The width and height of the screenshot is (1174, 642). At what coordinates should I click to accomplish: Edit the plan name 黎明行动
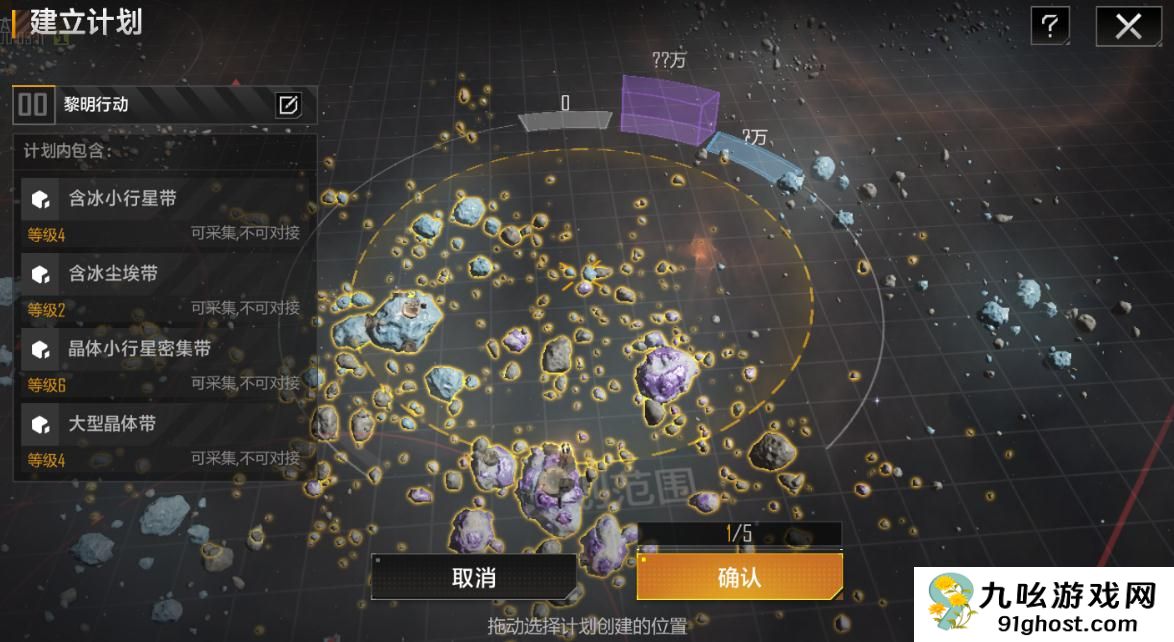289,105
